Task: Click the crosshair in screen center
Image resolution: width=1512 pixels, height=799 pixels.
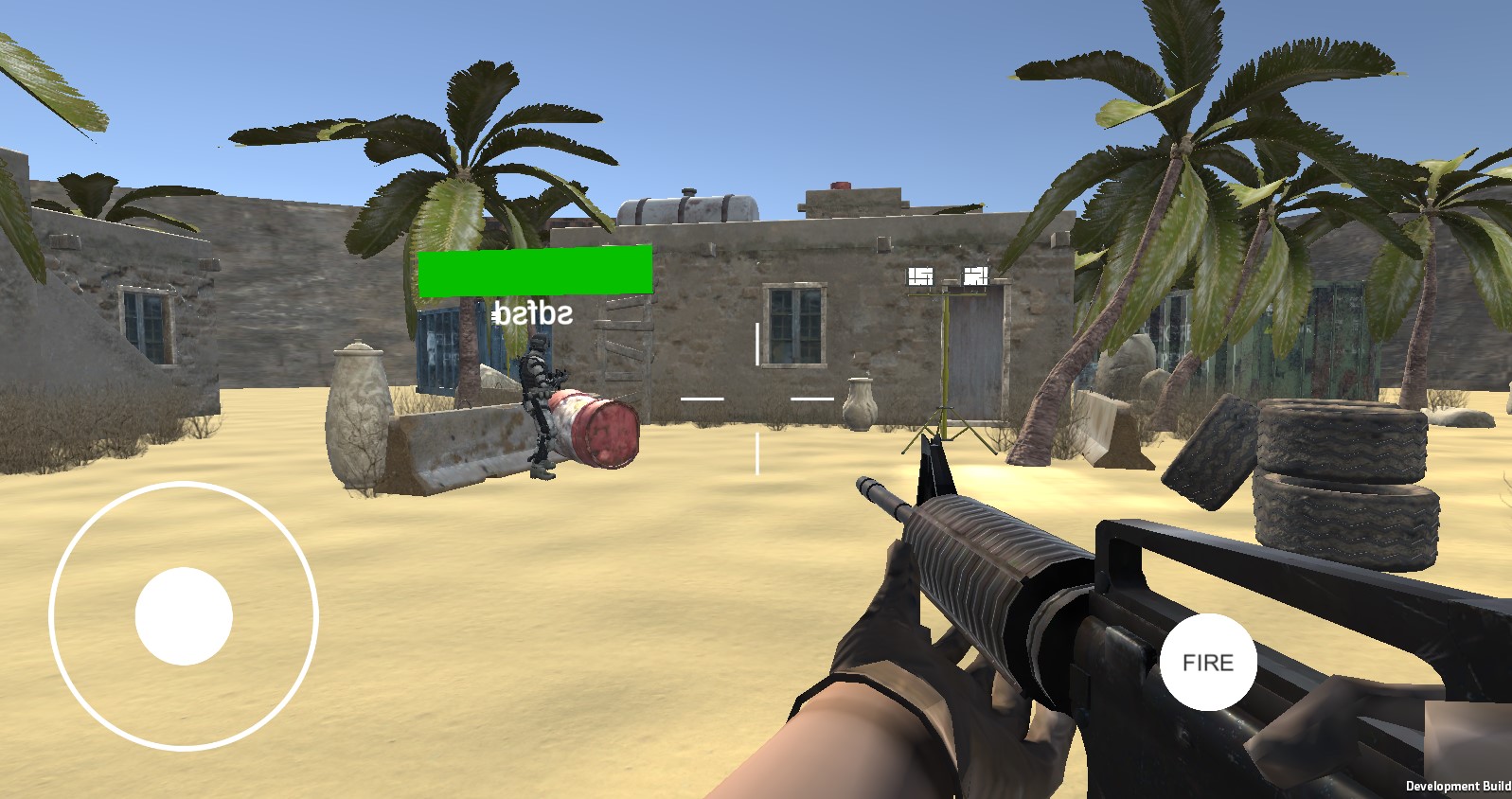Action: coord(756,398)
